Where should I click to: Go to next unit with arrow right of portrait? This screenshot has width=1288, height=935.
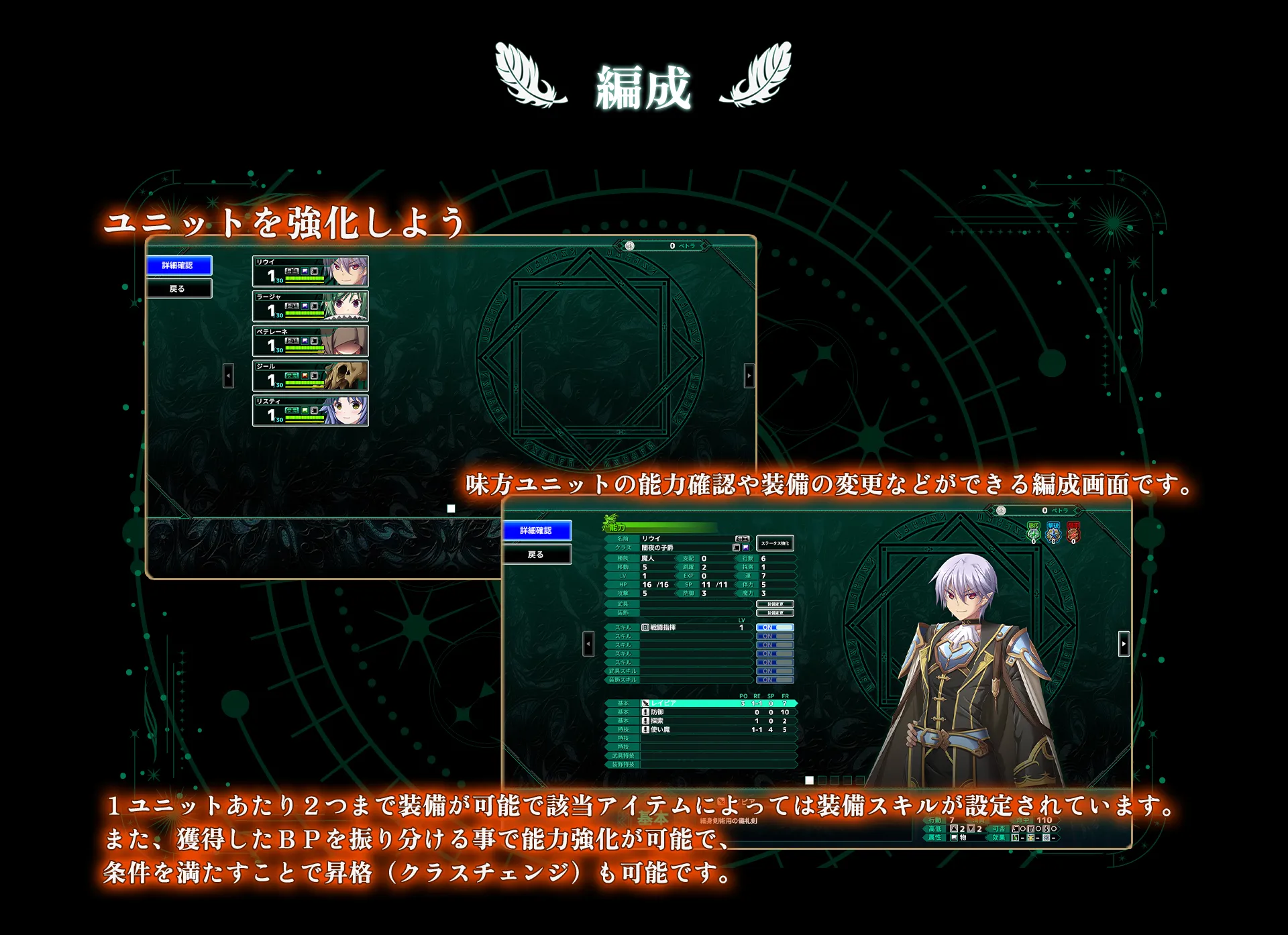click(x=1124, y=645)
